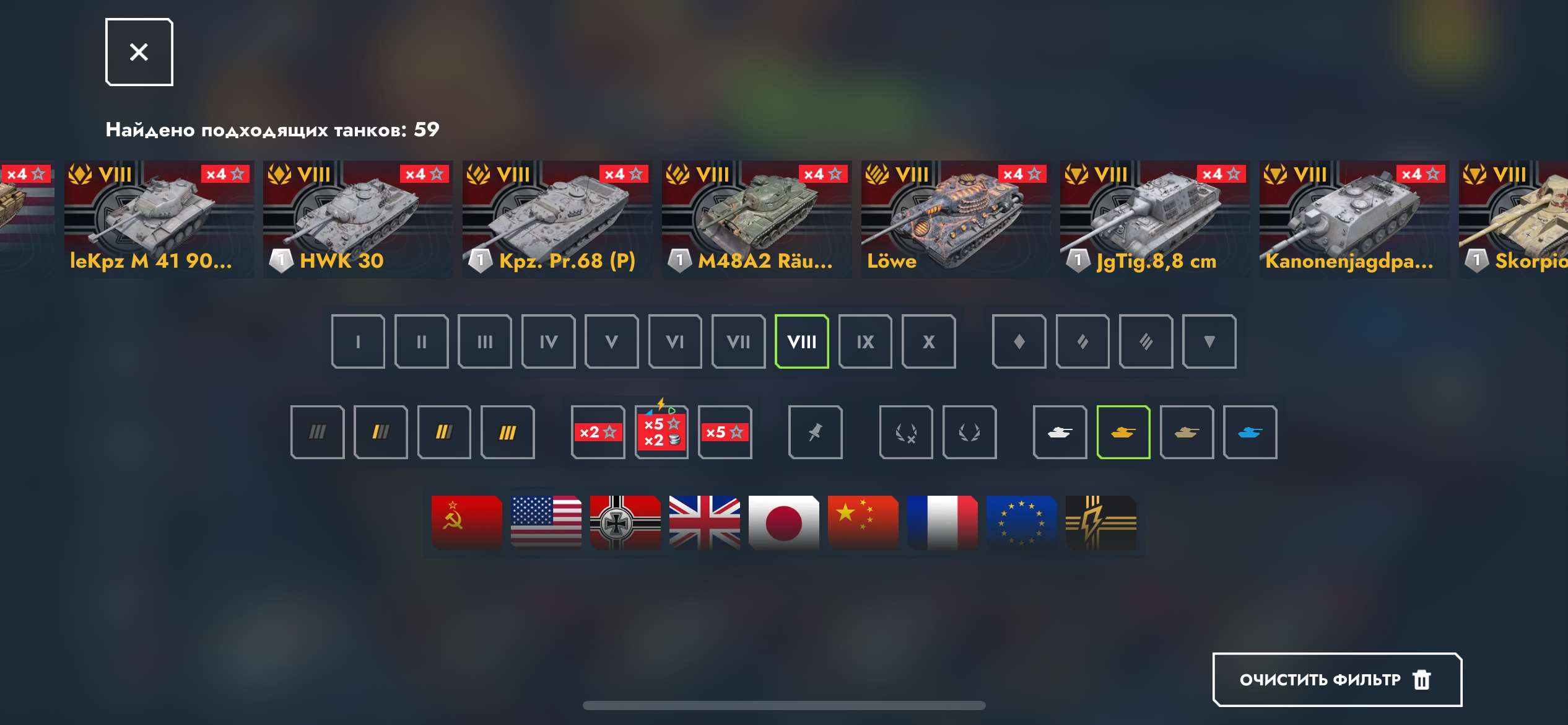Select the German nation flag filter
This screenshot has height=725, width=1568.
(x=625, y=522)
